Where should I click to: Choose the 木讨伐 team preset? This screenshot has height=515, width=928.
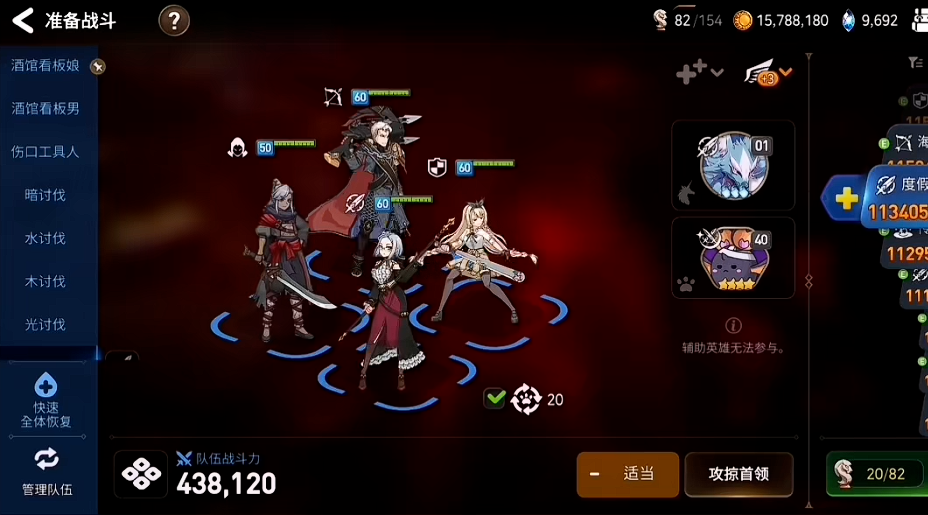tap(46, 281)
